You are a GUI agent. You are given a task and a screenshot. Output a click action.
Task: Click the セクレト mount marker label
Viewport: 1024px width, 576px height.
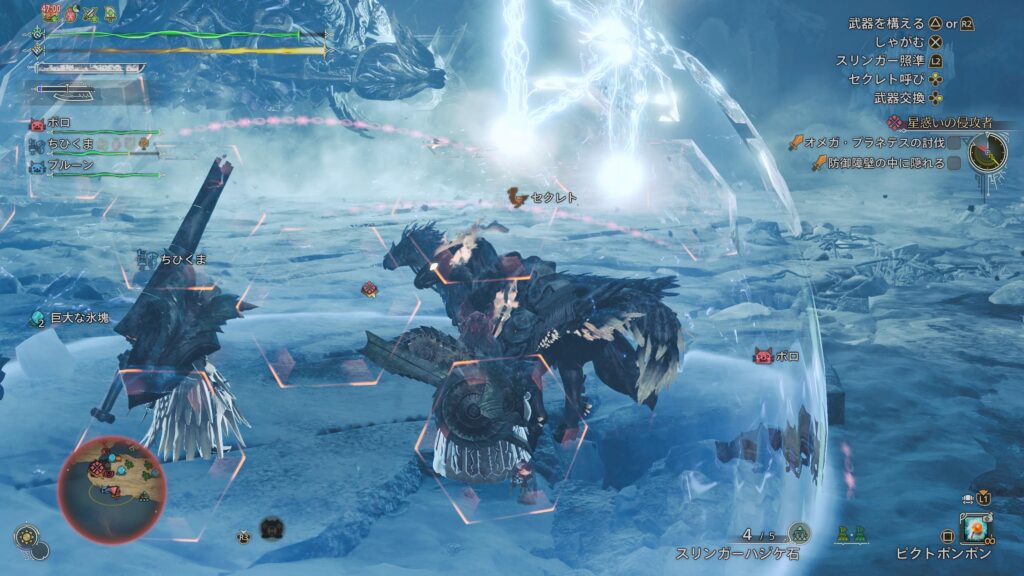552,198
